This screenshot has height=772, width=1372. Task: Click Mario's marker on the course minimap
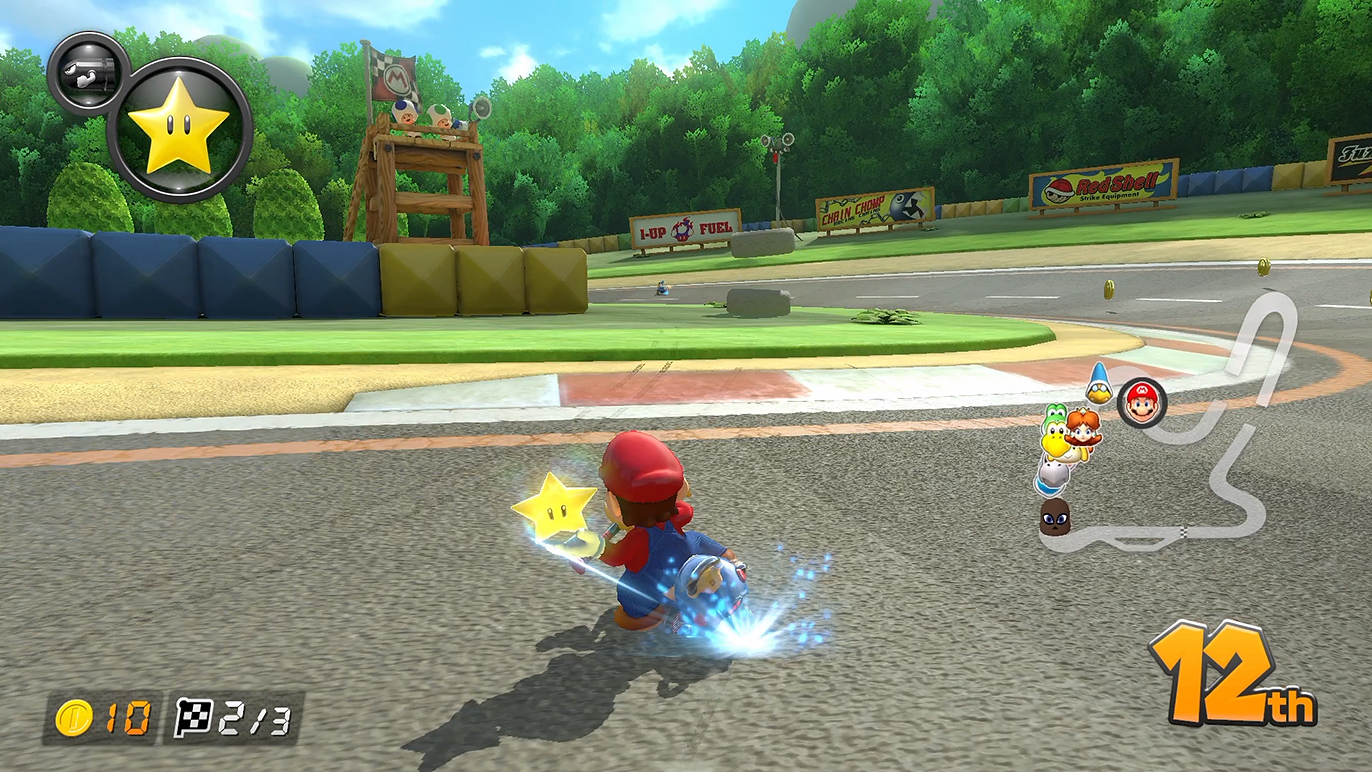click(1141, 402)
